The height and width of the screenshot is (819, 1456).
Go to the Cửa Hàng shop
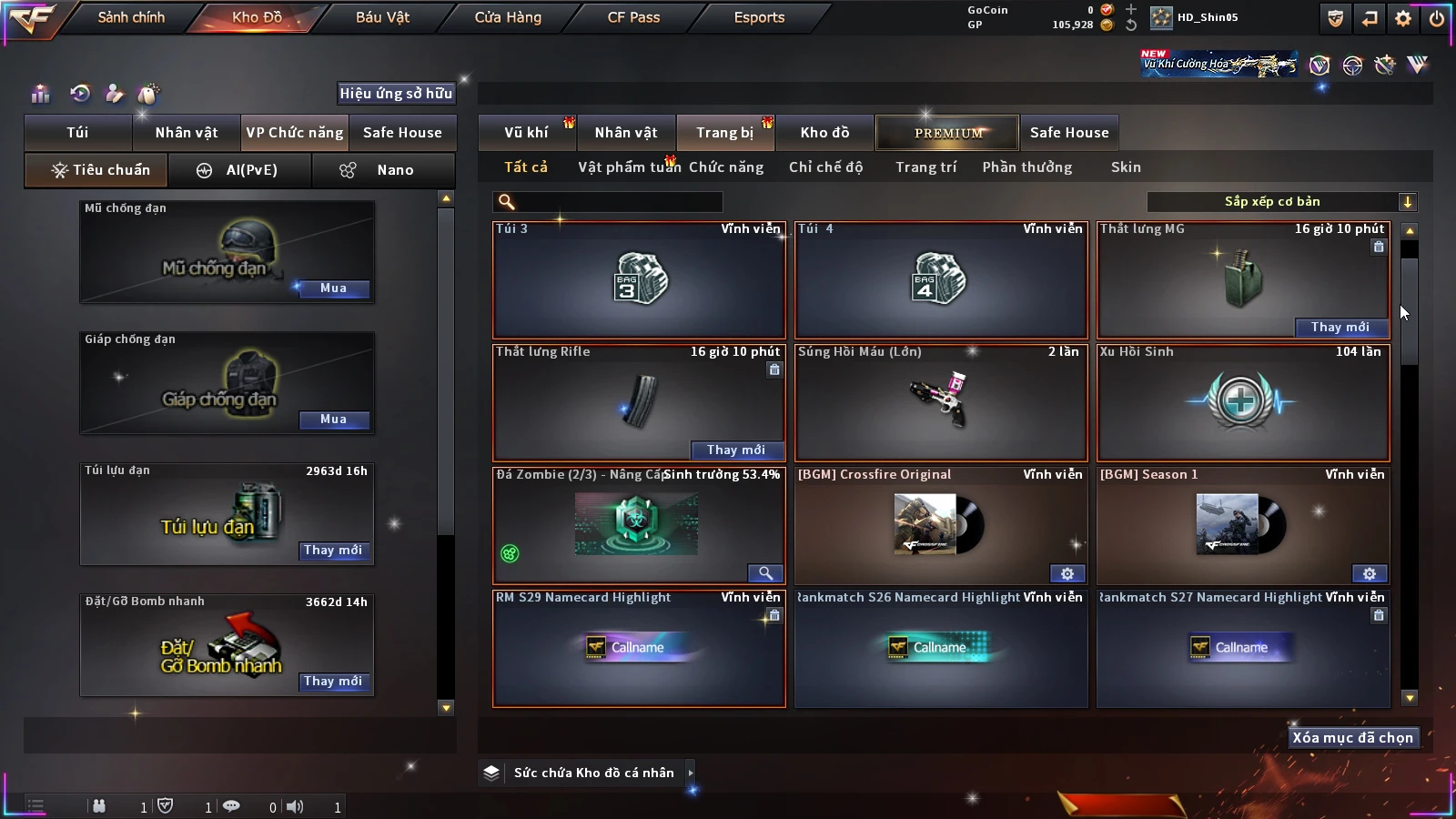[508, 17]
